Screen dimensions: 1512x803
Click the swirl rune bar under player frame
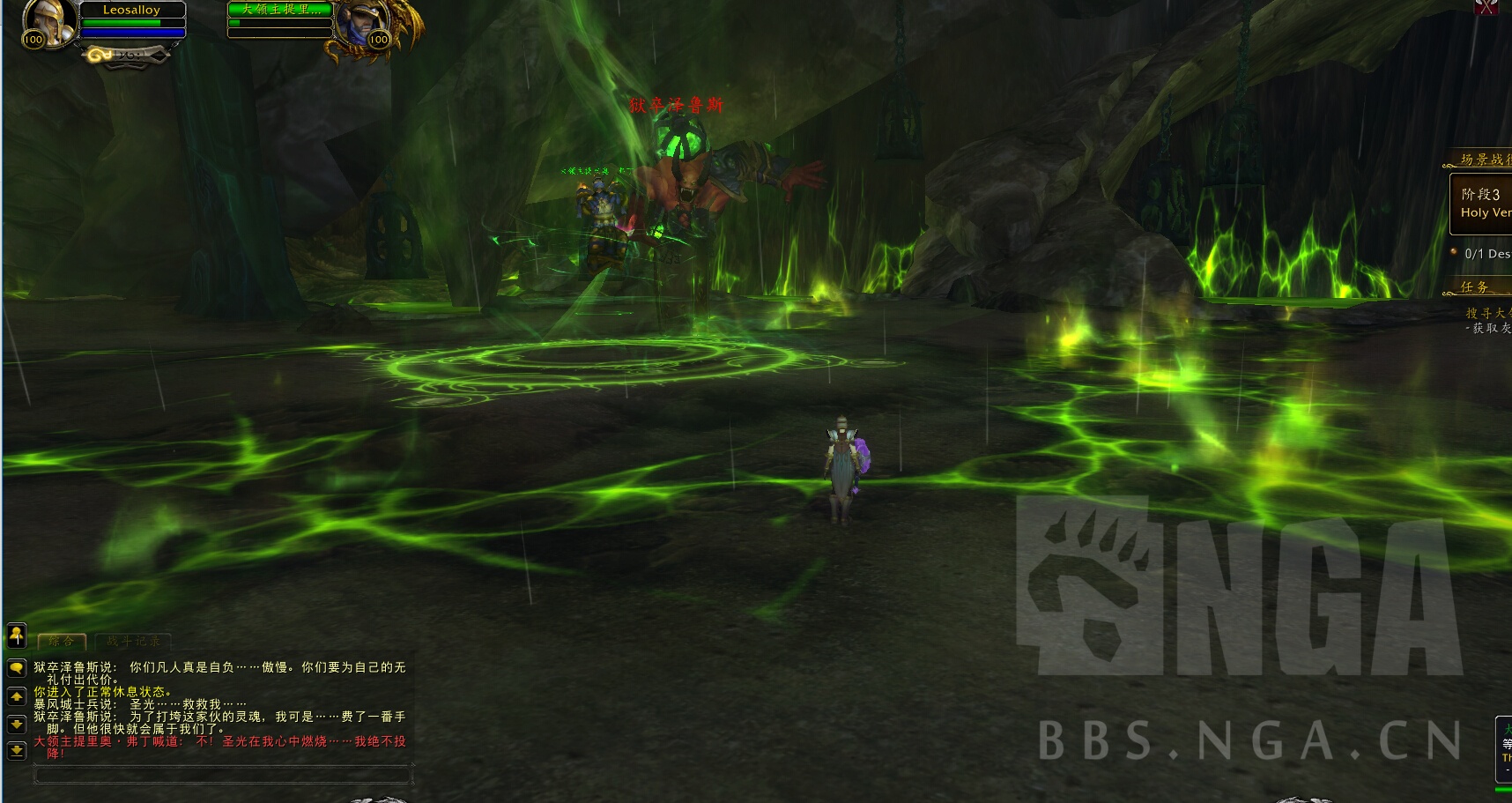tap(125, 55)
